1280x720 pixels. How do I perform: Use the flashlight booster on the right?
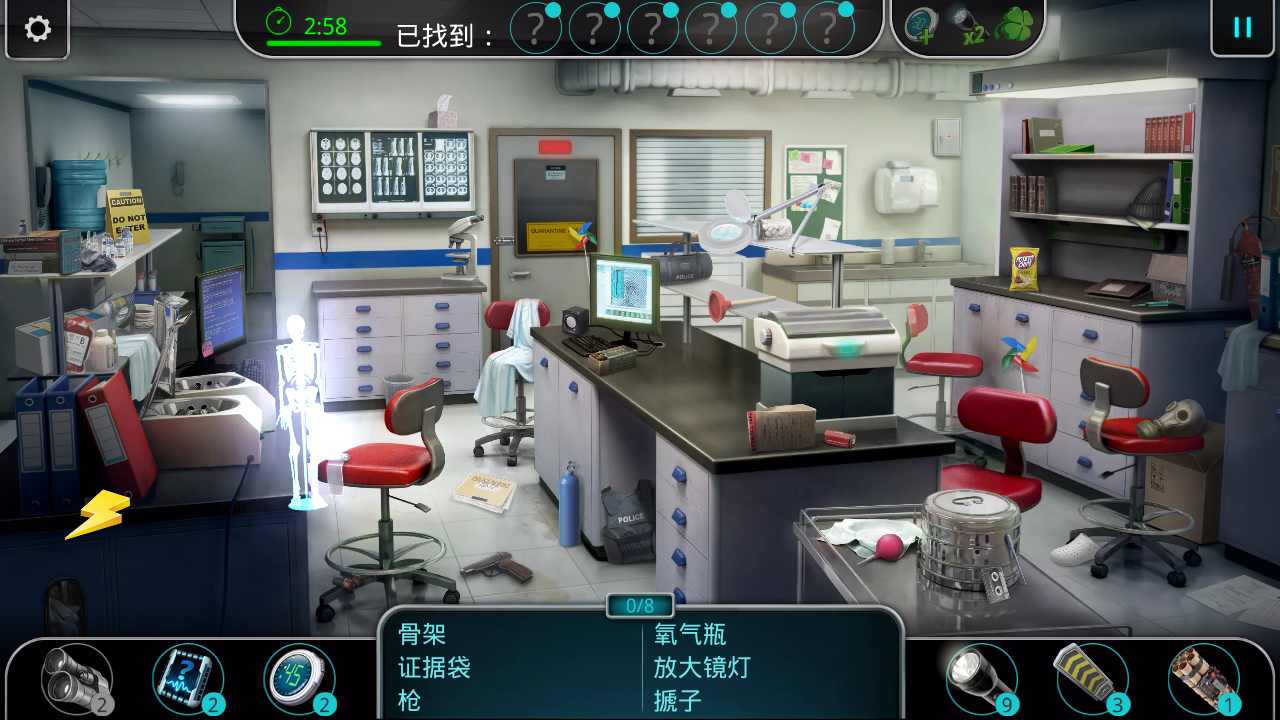pos(983,678)
